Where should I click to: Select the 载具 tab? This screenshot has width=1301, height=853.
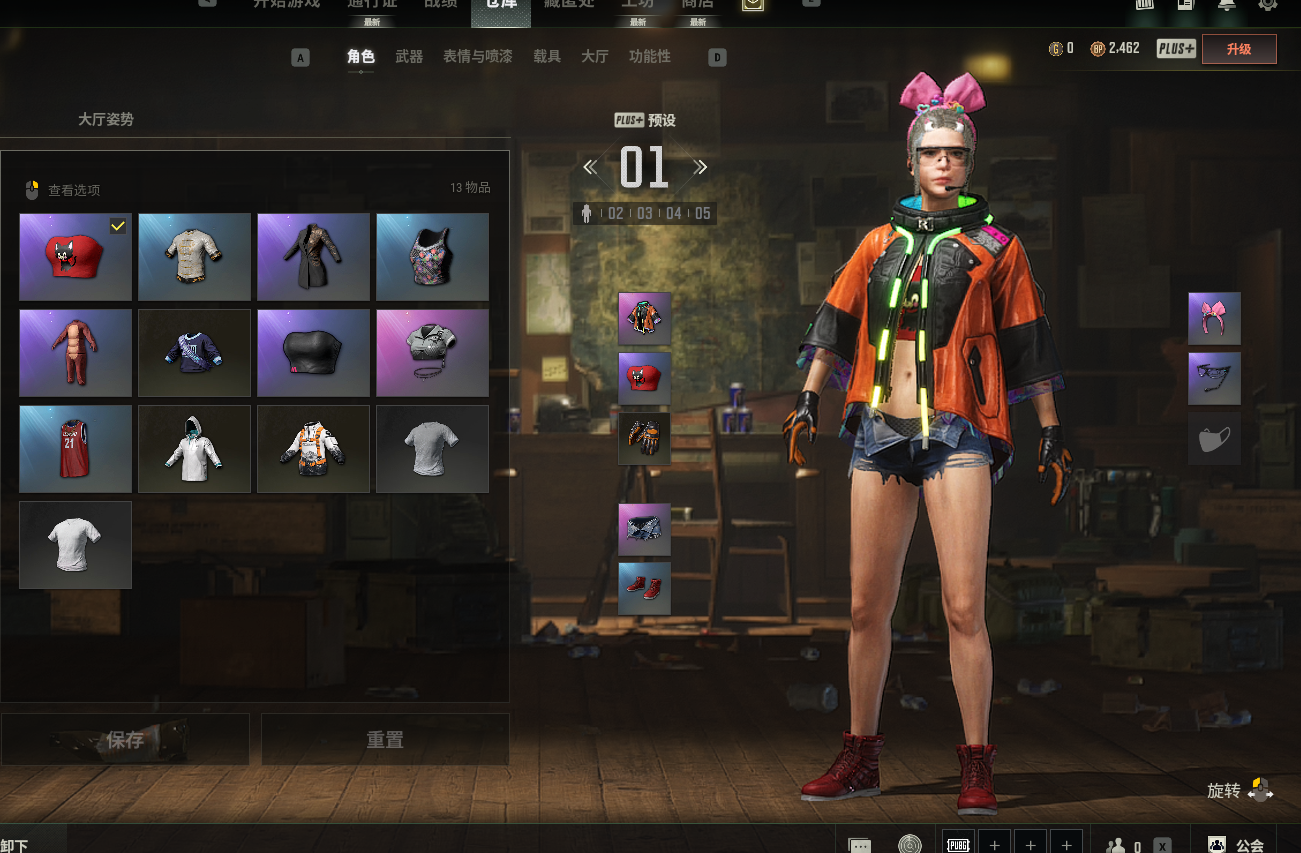coord(547,57)
